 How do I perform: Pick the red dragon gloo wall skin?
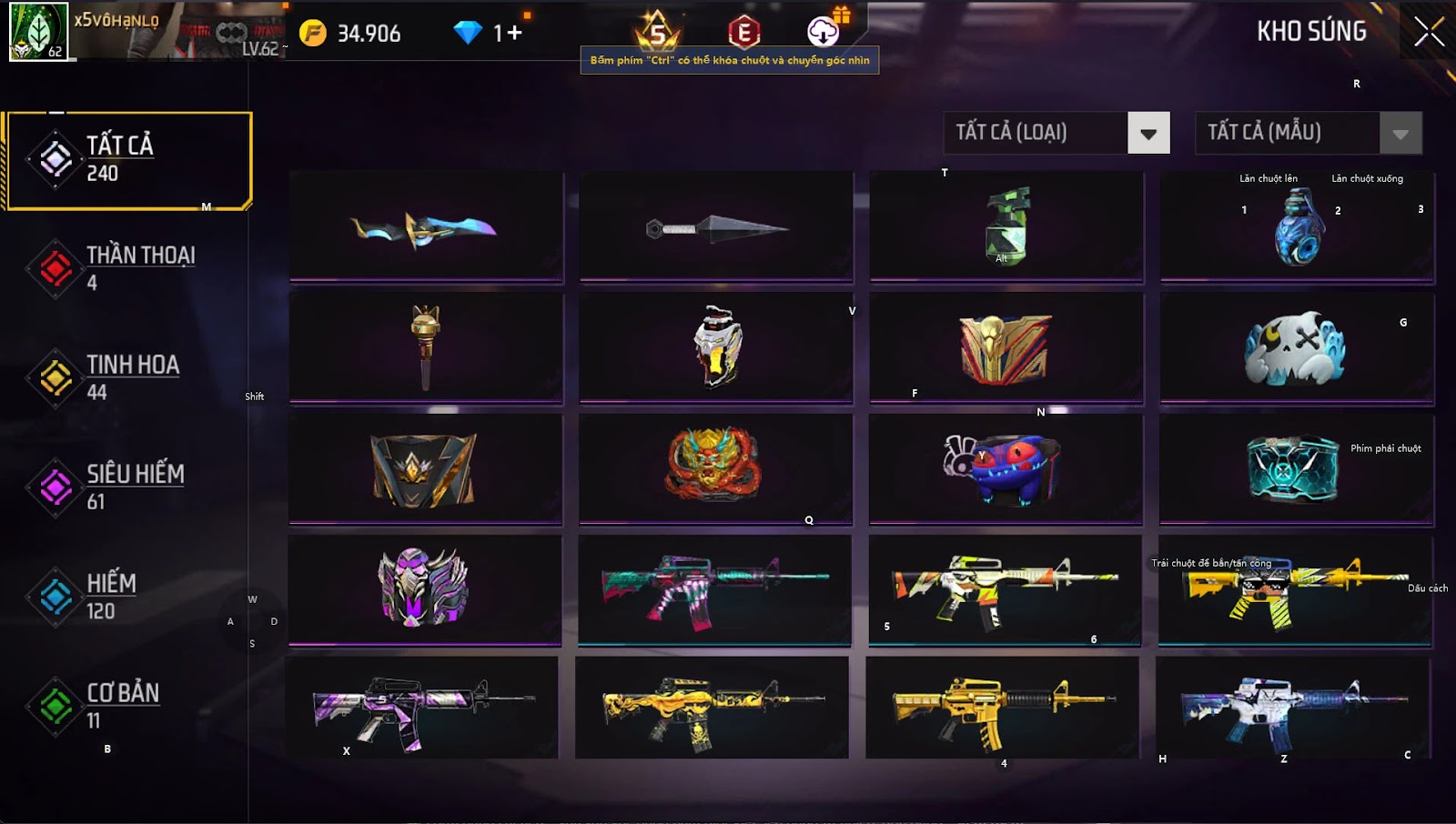tap(716, 467)
